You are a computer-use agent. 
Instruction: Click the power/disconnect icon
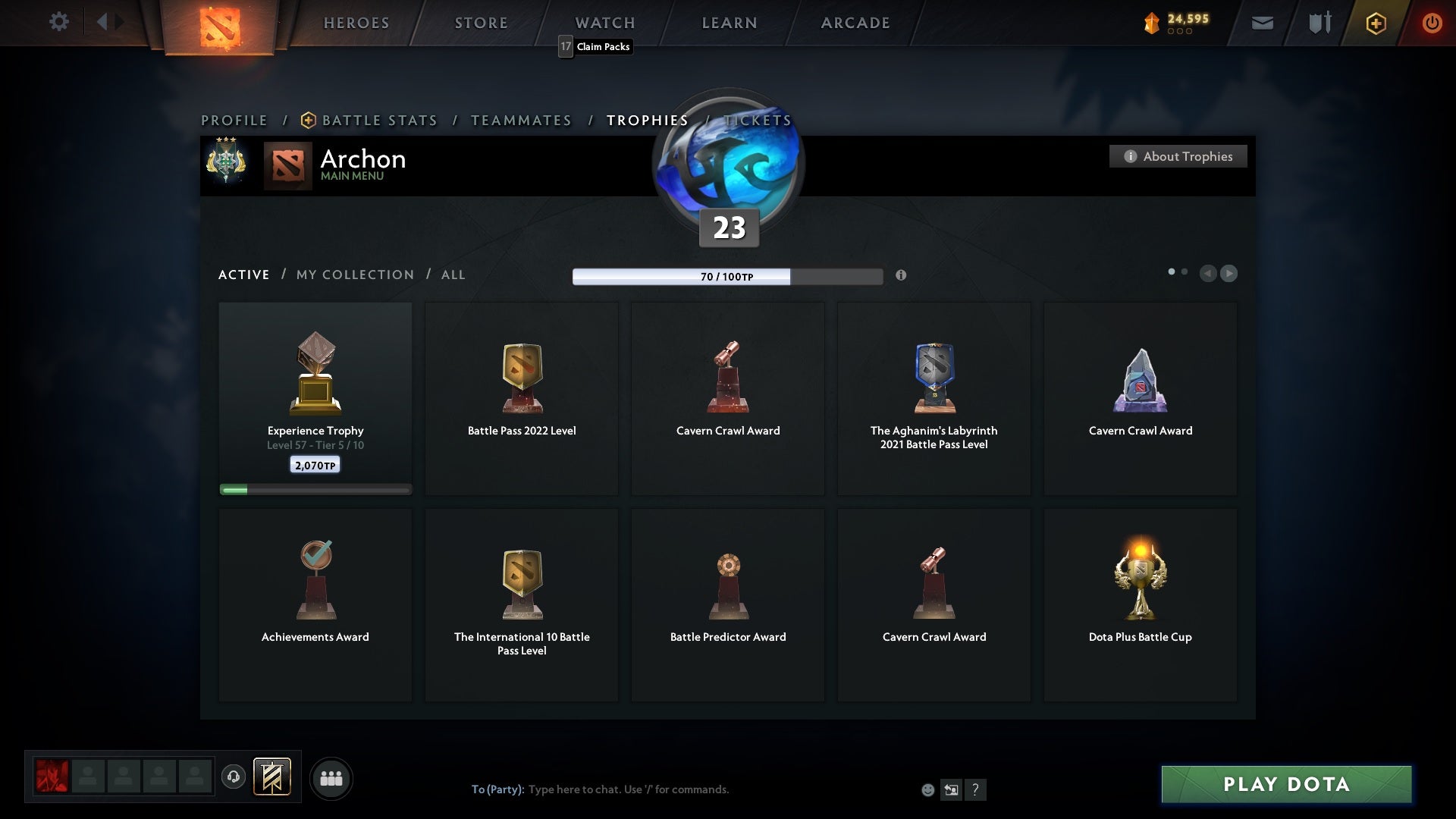[1432, 23]
